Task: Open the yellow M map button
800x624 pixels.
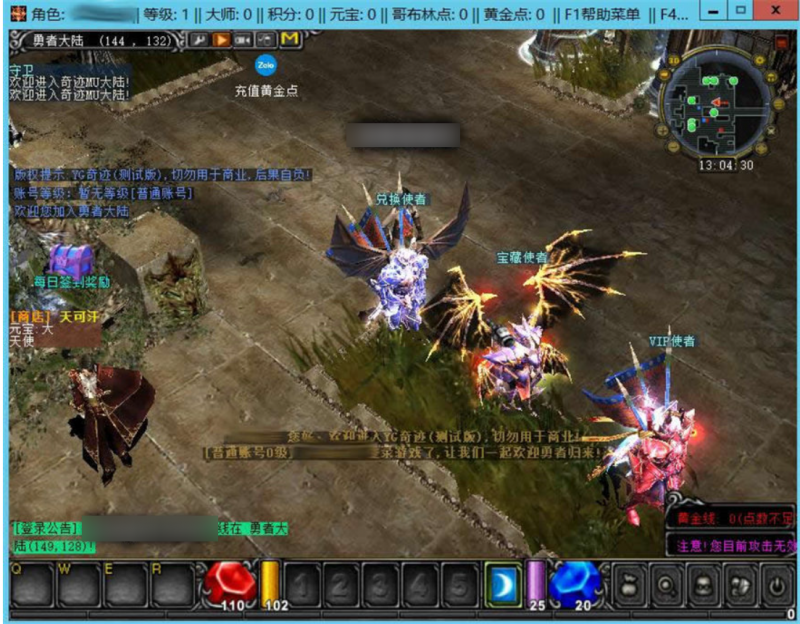Action: [289, 39]
